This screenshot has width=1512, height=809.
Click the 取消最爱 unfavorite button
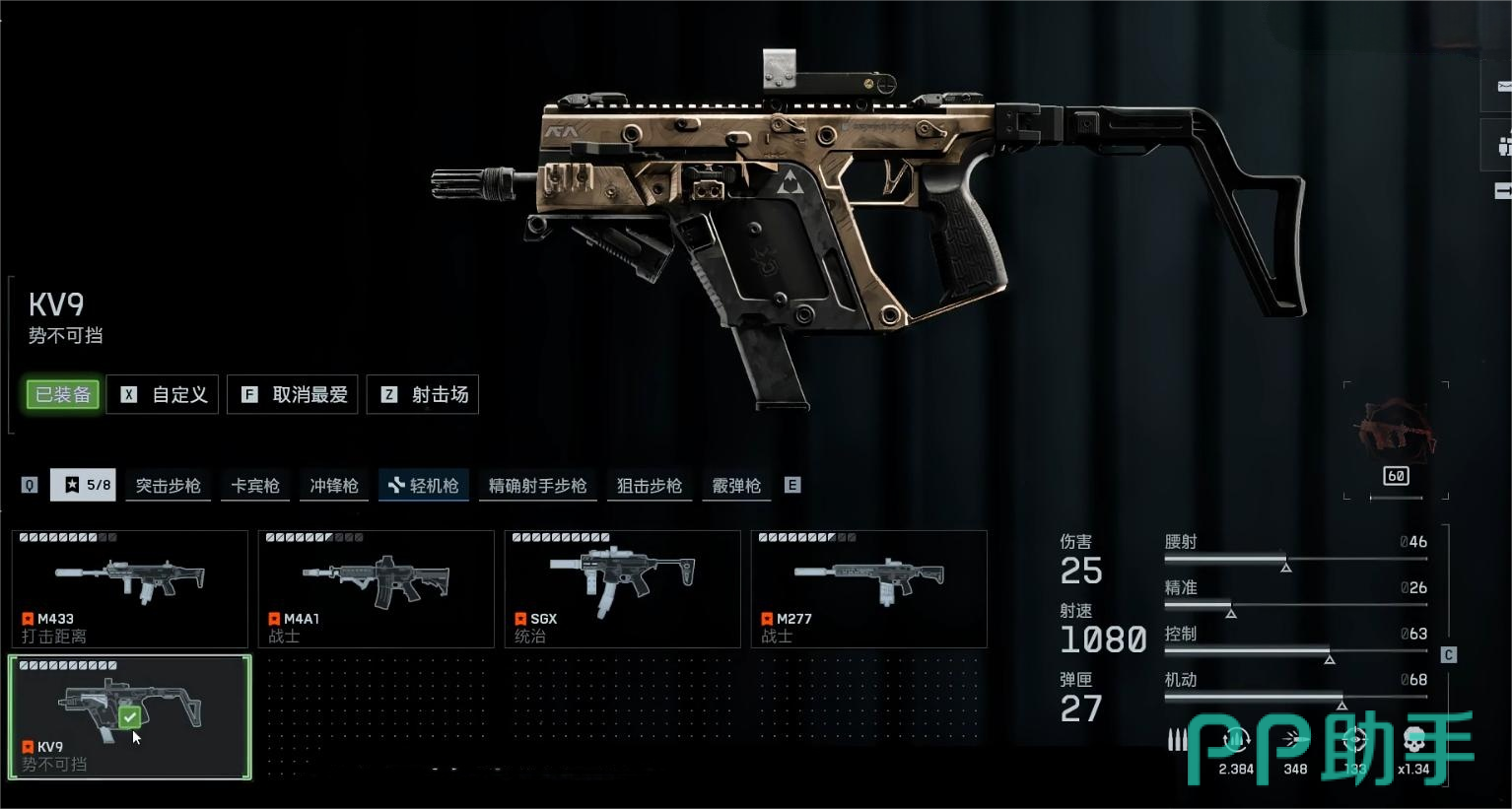[293, 394]
